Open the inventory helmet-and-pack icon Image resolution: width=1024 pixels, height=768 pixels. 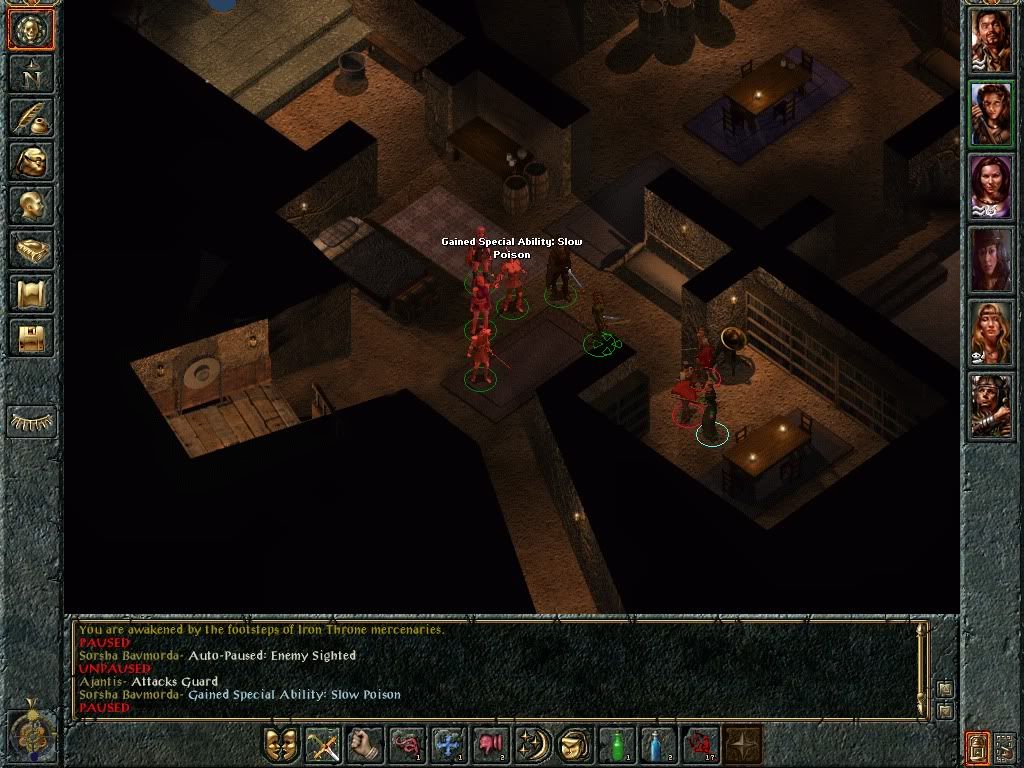click(31, 162)
